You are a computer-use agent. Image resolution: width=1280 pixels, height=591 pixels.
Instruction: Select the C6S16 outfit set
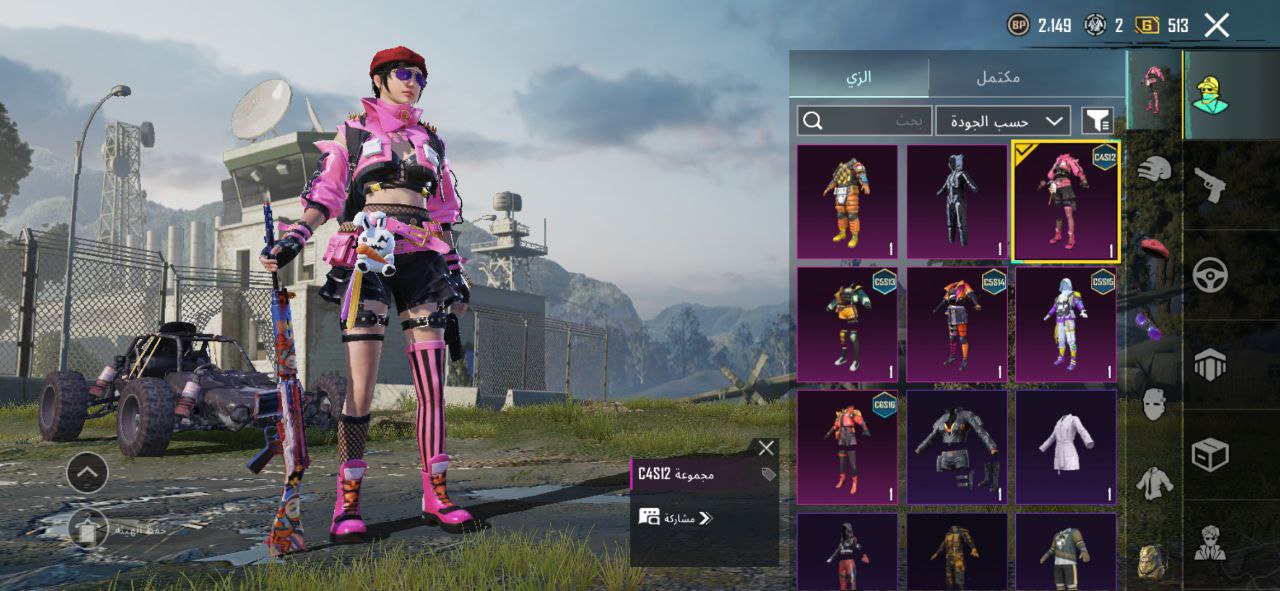click(x=847, y=447)
